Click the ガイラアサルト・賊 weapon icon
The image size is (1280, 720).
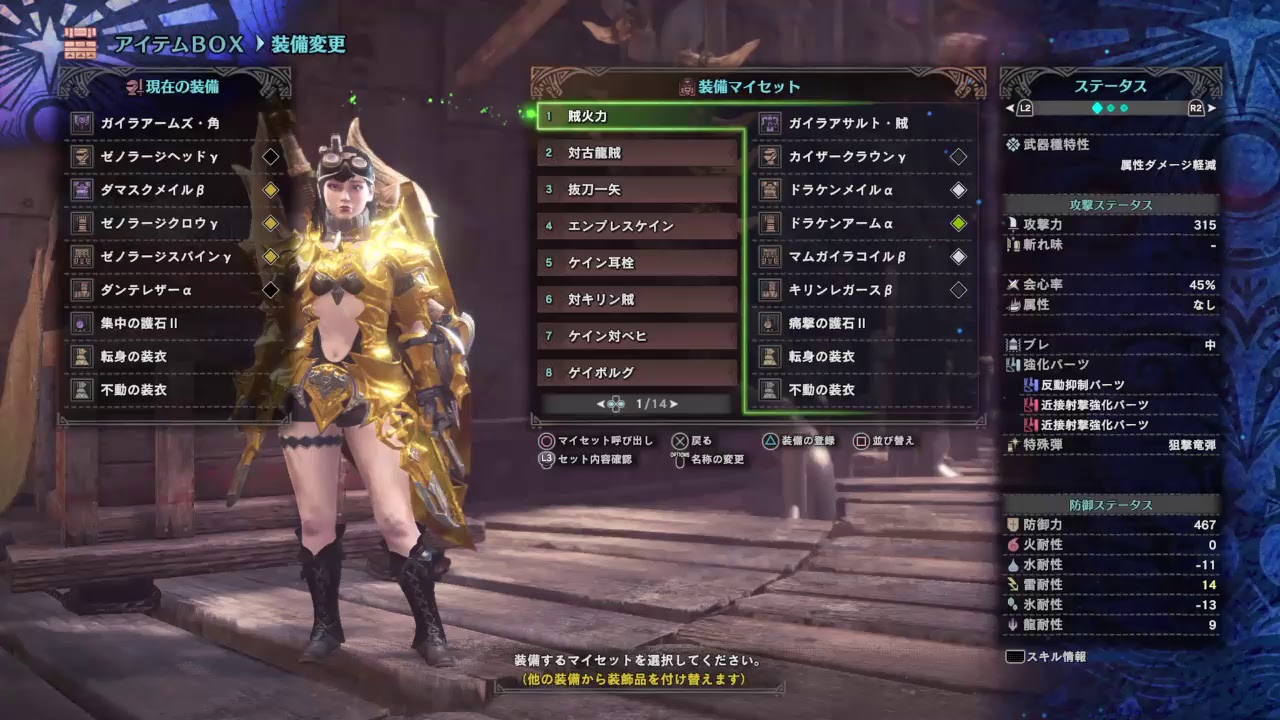click(x=767, y=123)
